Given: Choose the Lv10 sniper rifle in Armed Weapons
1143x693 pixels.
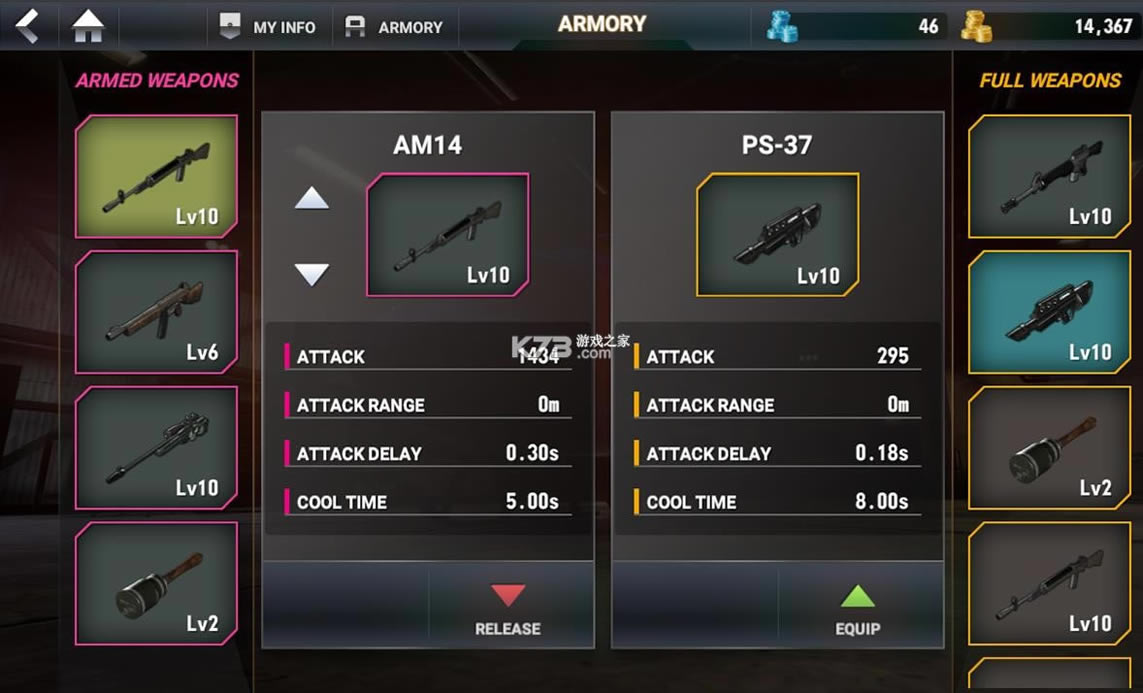Looking at the screenshot, I should (156, 447).
